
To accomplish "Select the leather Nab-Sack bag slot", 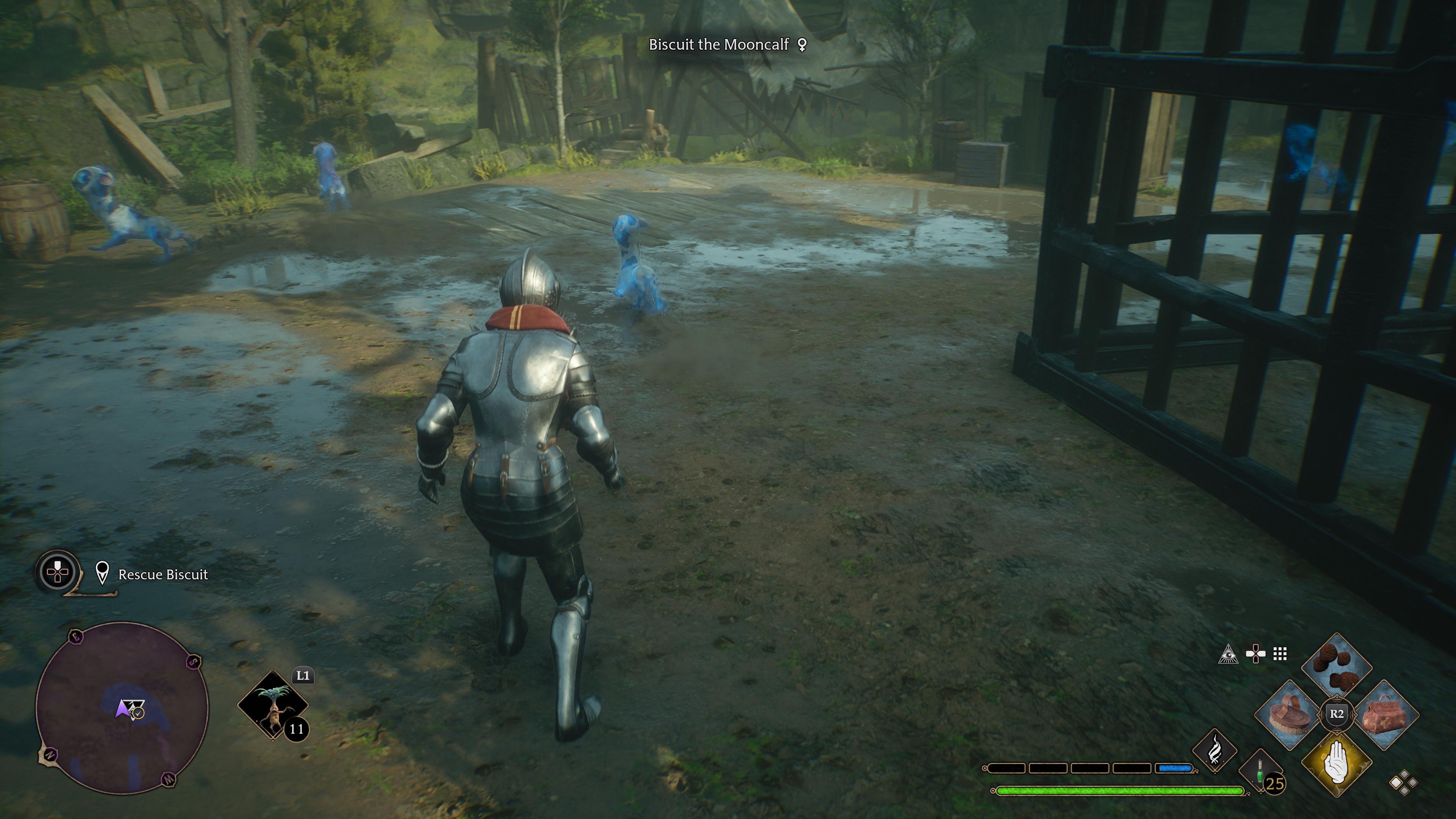I will (x=1384, y=715).
